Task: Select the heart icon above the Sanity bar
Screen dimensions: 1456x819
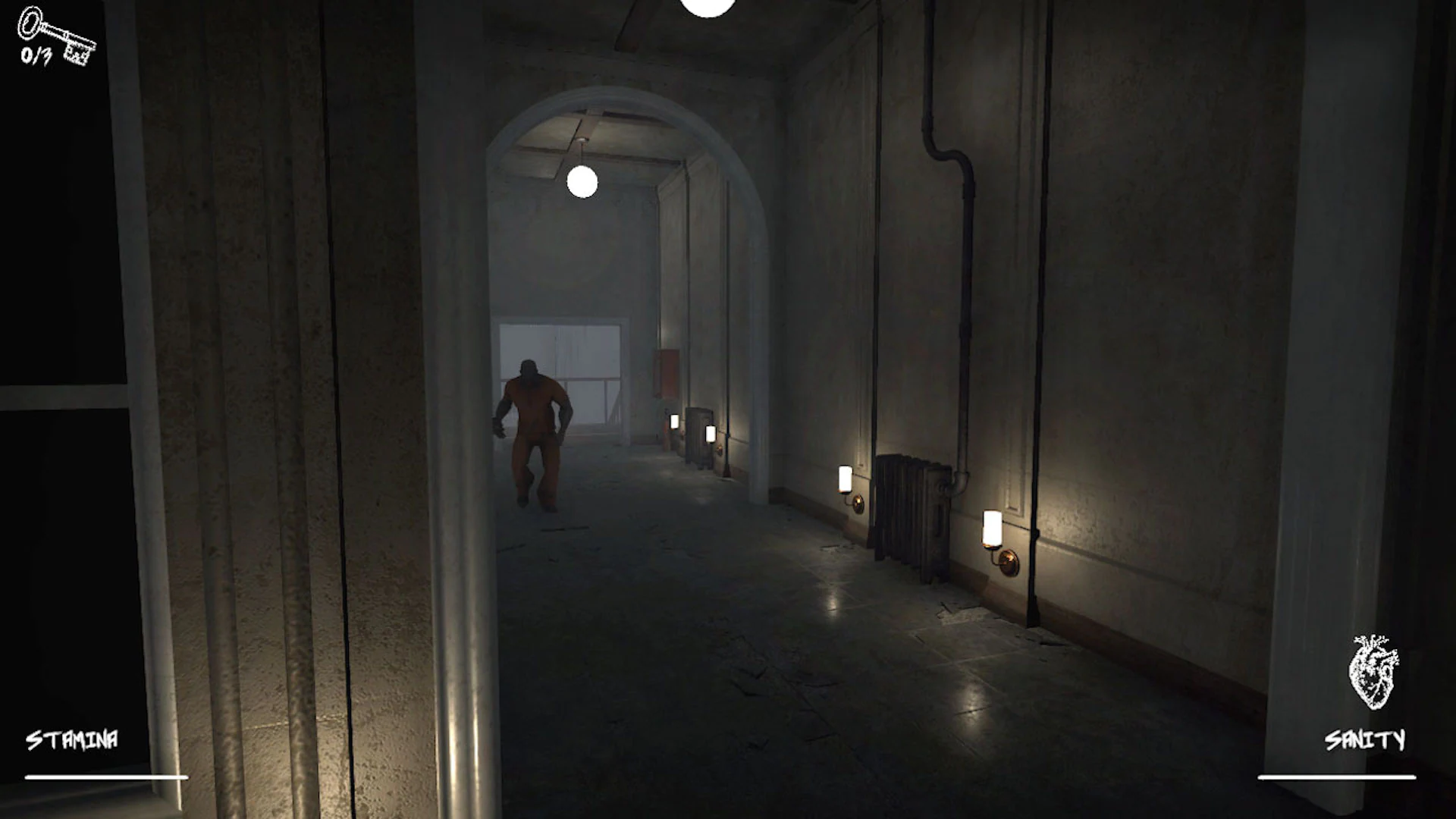Action: (1374, 671)
